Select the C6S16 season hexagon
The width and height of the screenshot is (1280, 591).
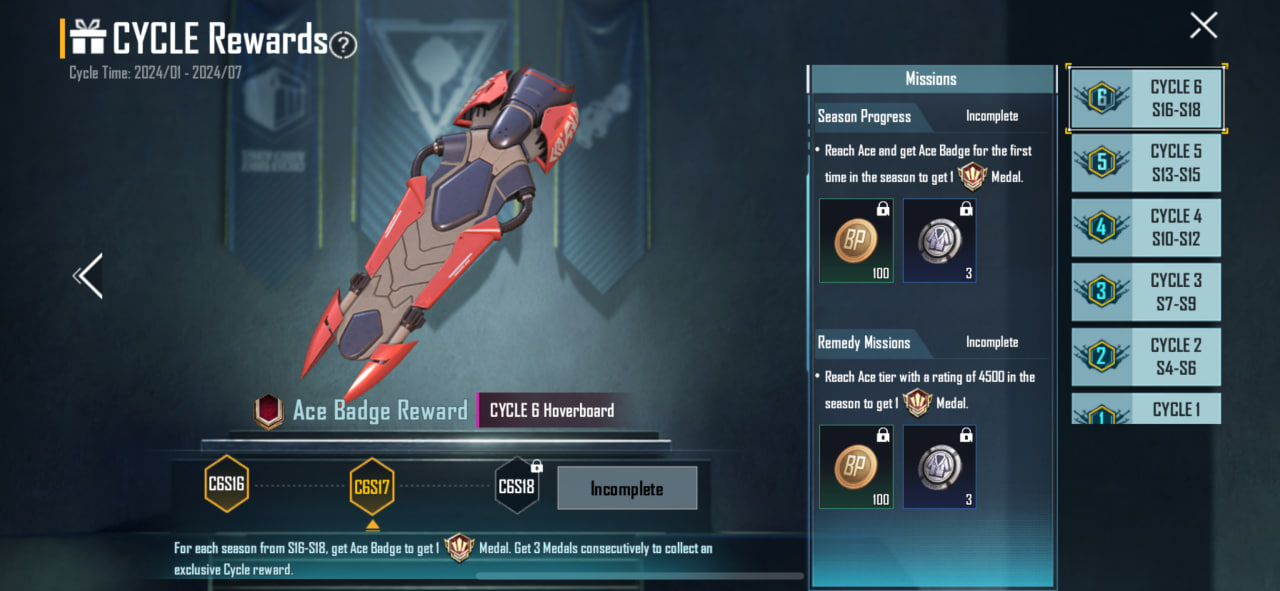pyautogui.click(x=226, y=485)
